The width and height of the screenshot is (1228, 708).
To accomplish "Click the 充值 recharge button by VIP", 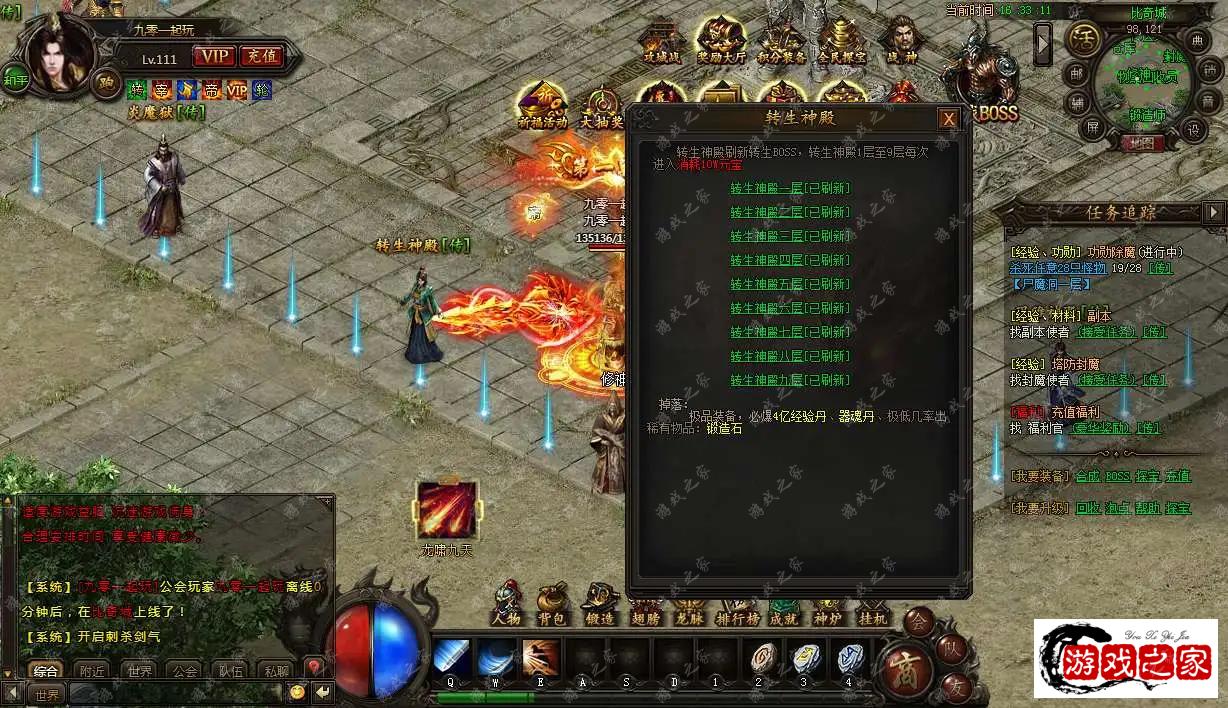I will [262, 57].
